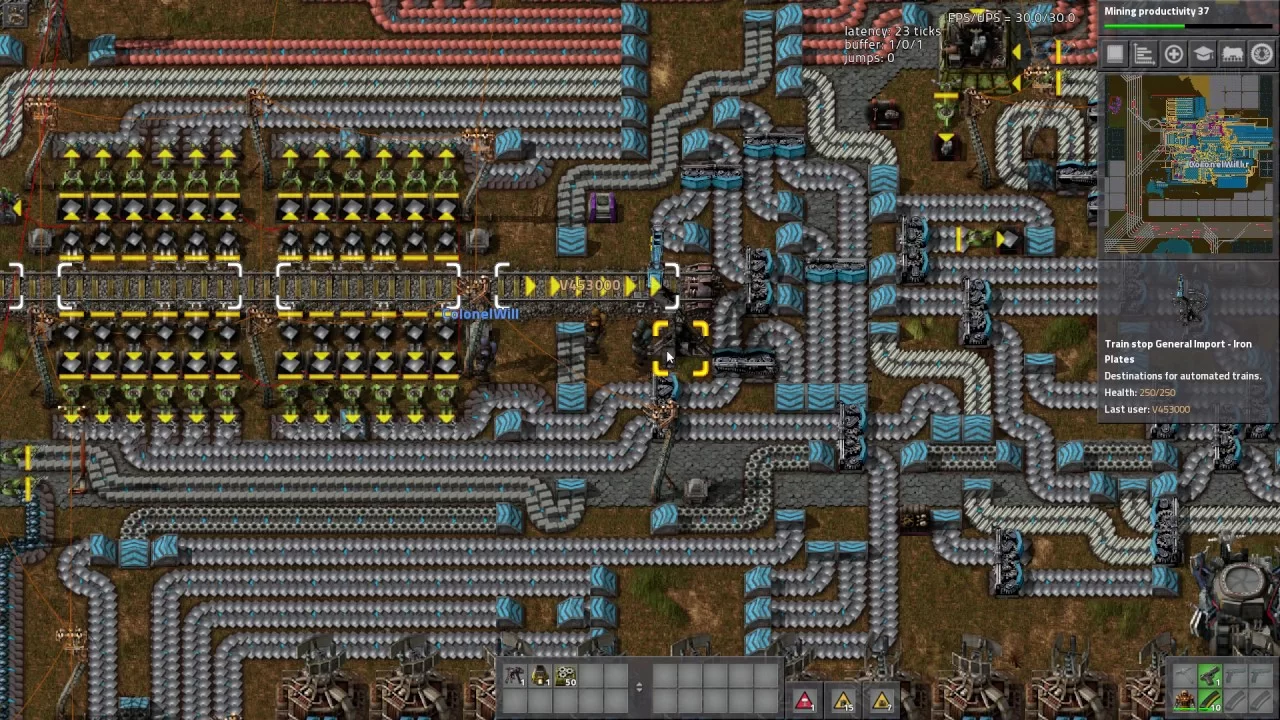Open the yellow alert showing 15
Viewport: 1280px width, 720px height.
pos(843,700)
